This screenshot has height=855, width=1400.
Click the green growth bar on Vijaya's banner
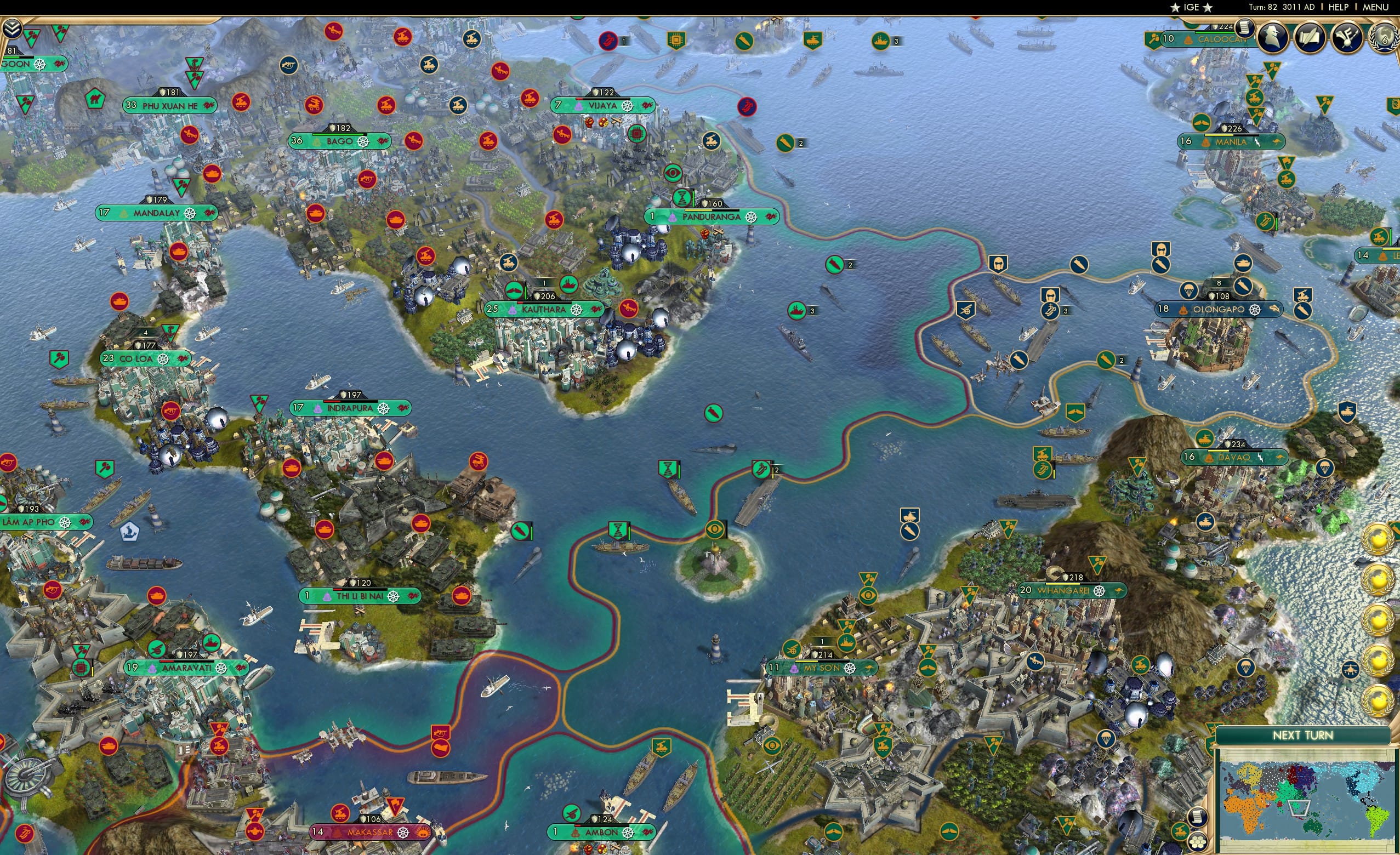[x=604, y=98]
